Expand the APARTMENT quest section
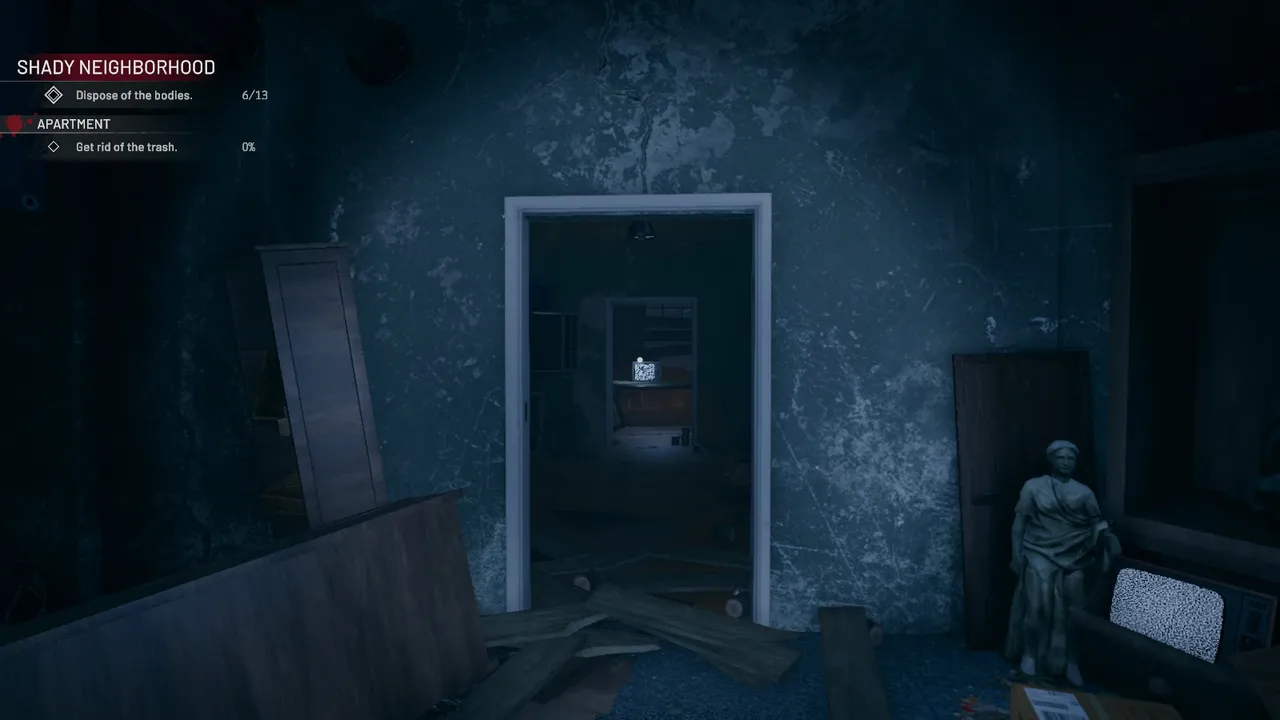The height and width of the screenshot is (720, 1280). pyautogui.click(x=74, y=123)
